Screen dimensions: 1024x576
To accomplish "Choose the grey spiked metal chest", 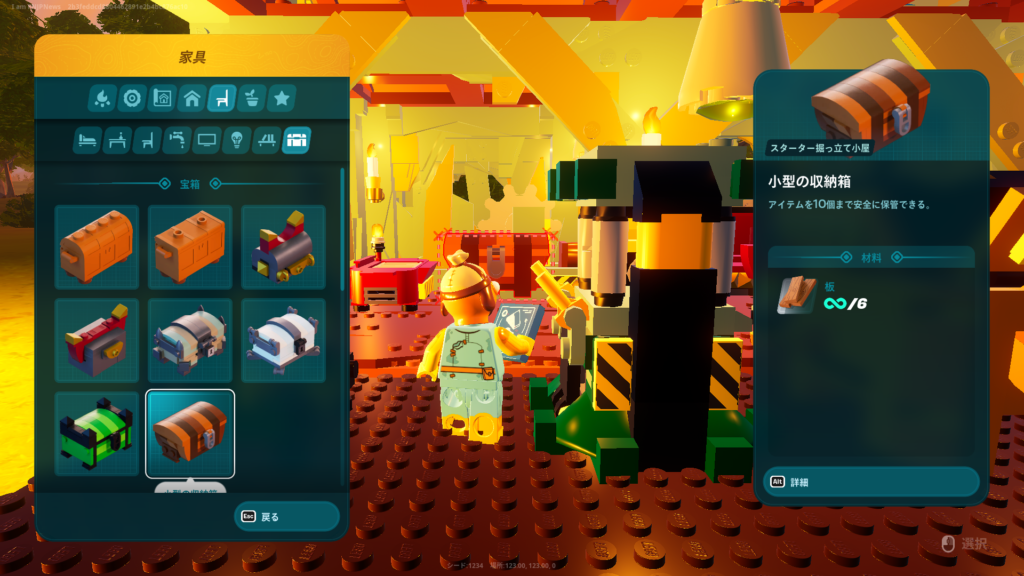I will click(190, 340).
